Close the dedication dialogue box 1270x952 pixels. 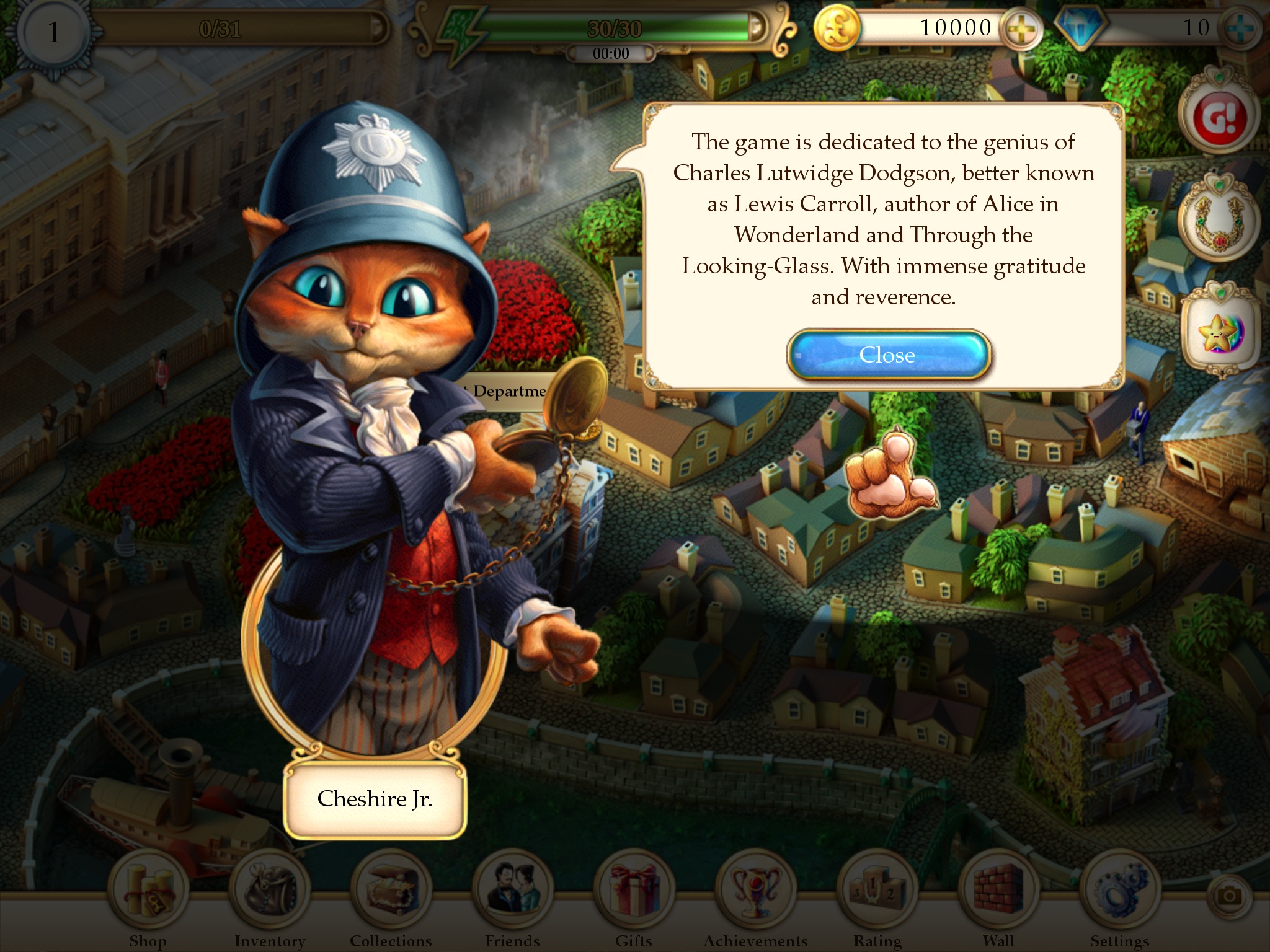coord(888,355)
